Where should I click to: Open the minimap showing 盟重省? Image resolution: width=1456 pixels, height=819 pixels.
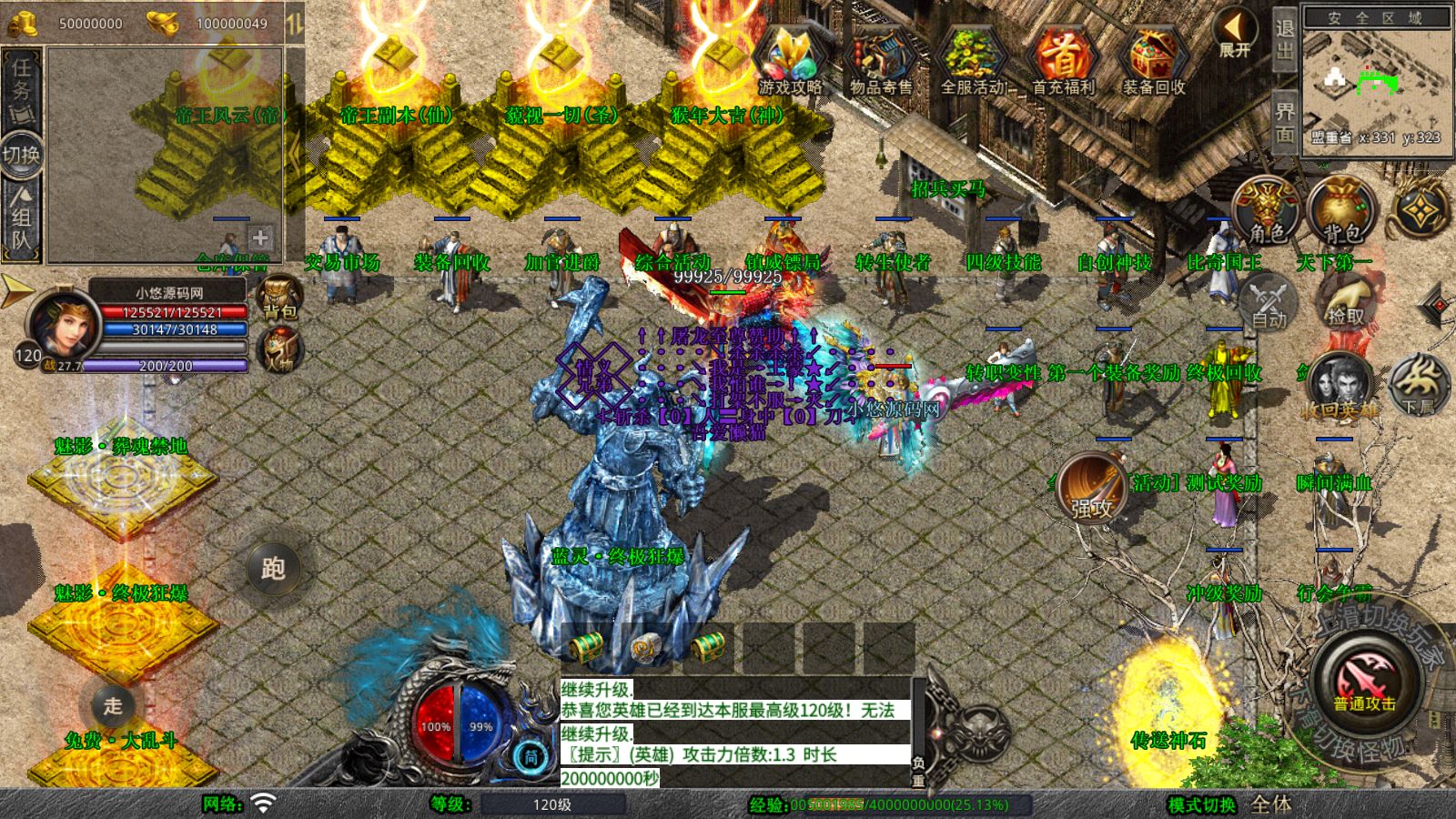[x=1376, y=82]
